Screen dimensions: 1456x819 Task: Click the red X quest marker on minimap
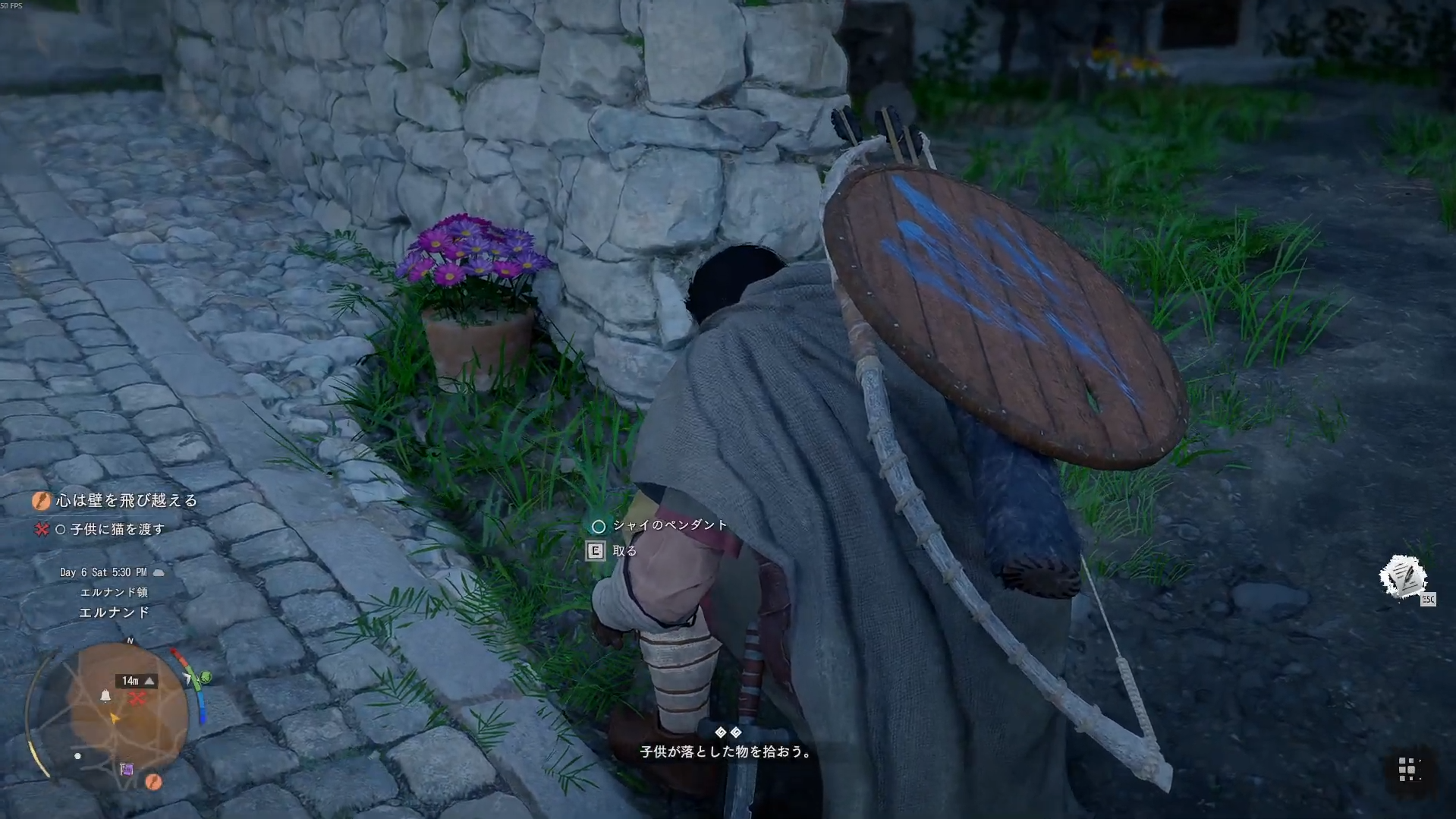pyautogui.click(x=137, y=698)
